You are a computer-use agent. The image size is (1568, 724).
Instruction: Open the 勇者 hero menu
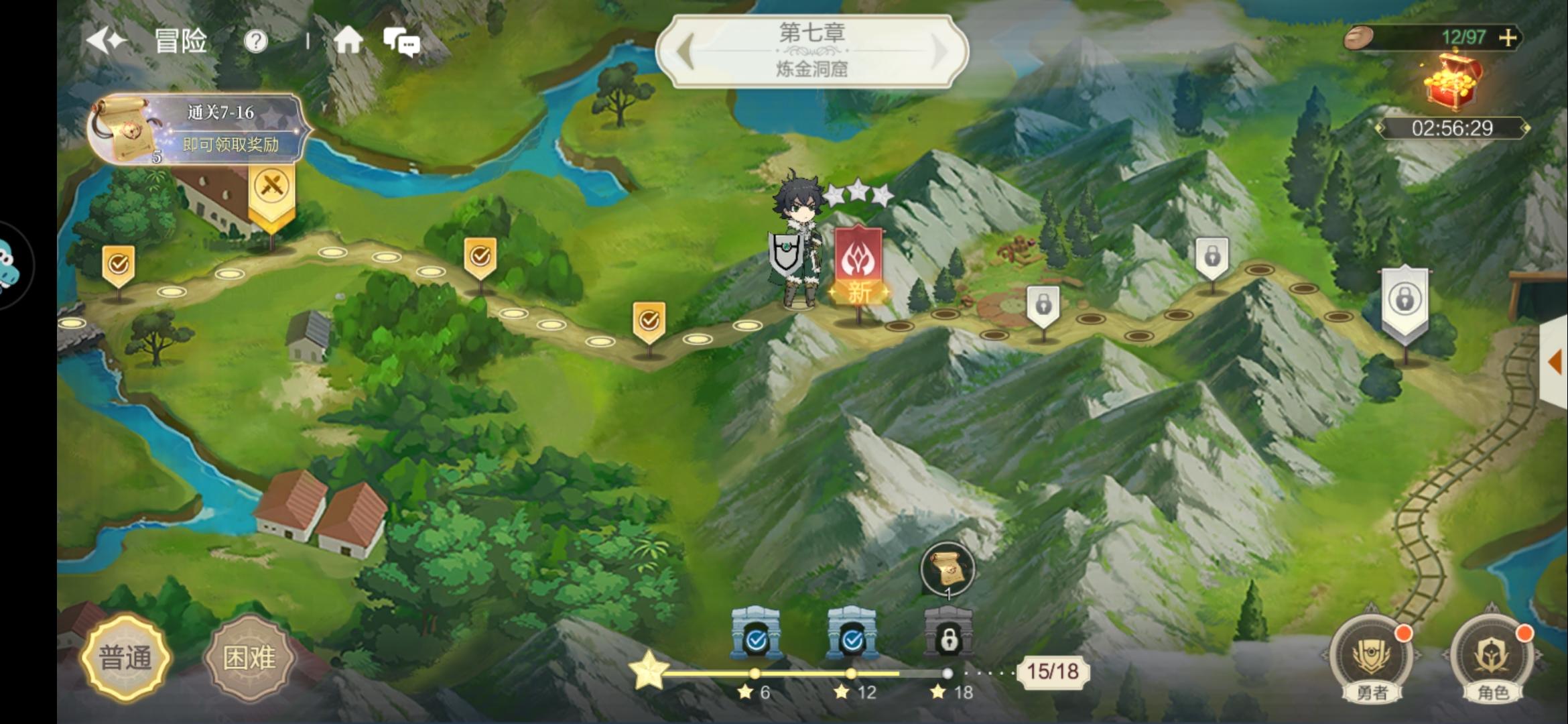(x=1371, y=659)
